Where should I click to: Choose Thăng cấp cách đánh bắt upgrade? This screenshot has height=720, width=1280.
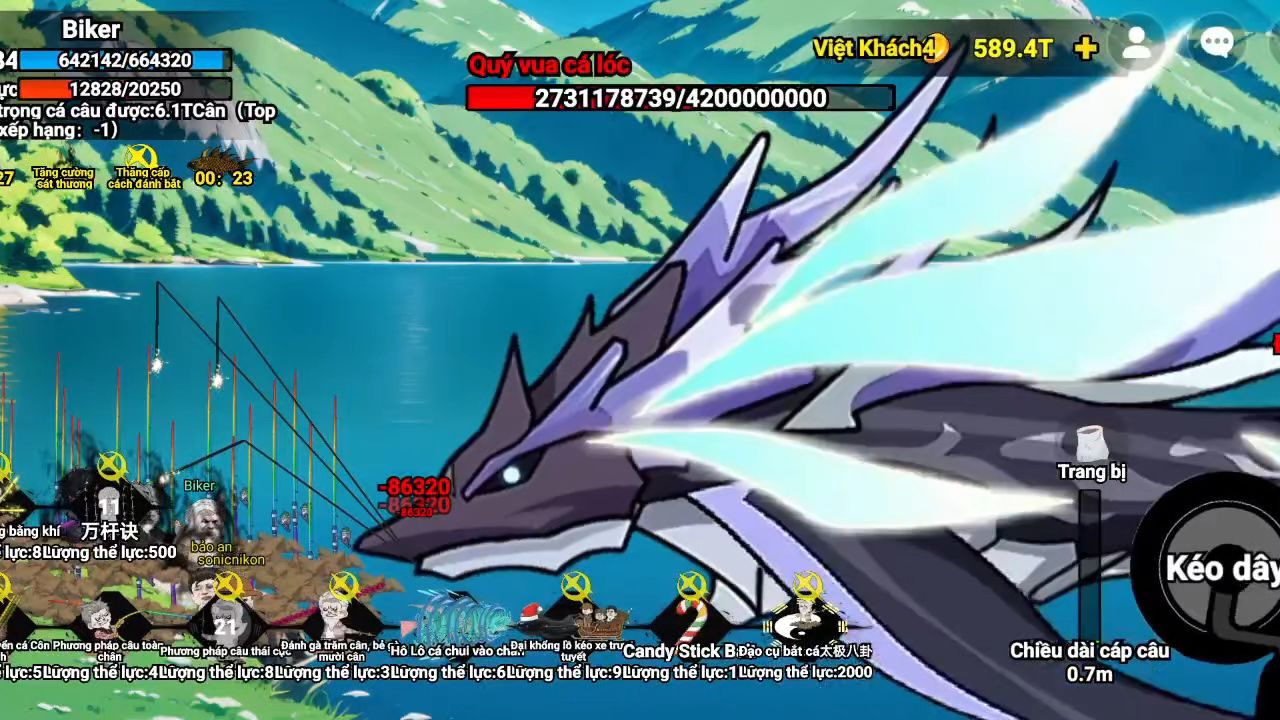point(142,165)
